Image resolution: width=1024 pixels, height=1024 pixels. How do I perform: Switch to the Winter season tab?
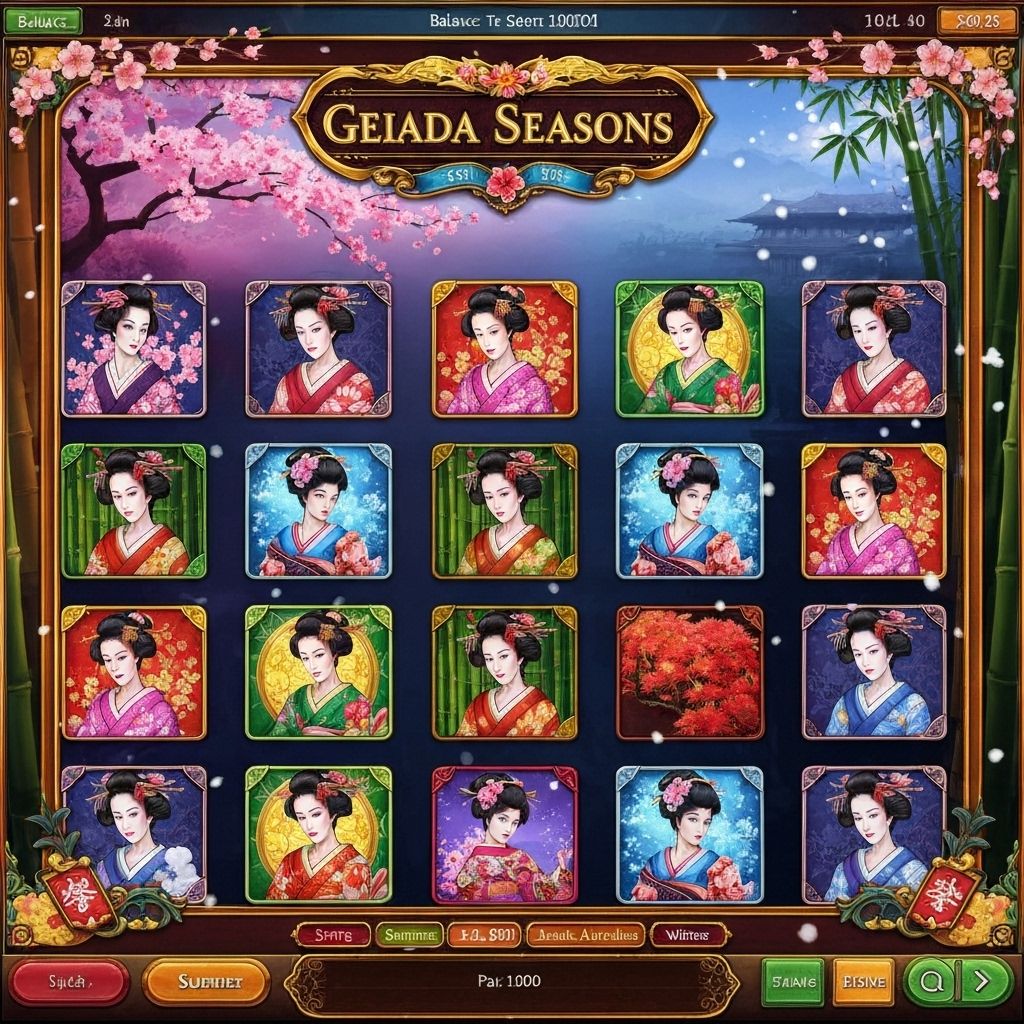687,935
